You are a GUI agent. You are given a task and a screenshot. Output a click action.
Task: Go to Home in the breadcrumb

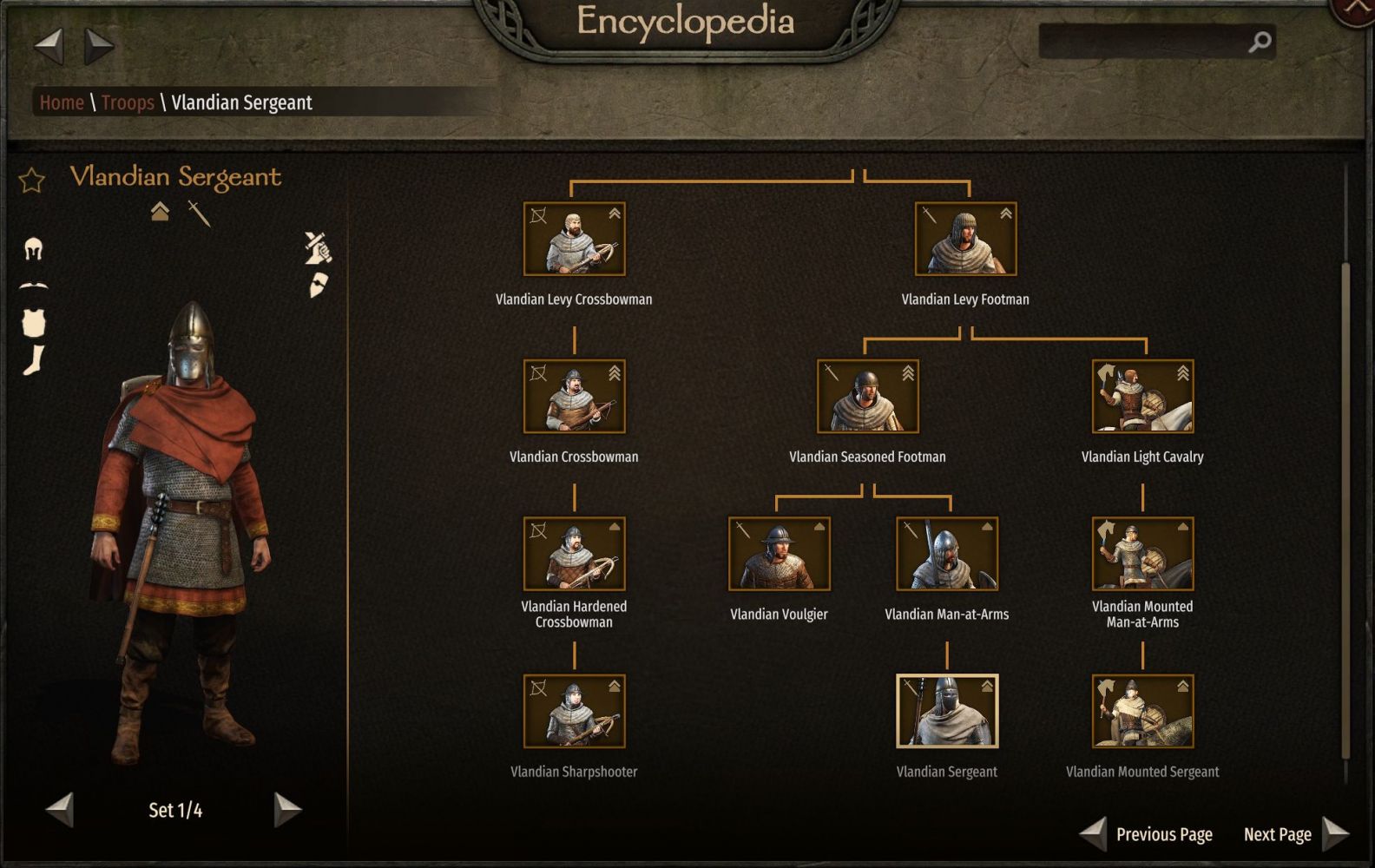click(62, 102)
